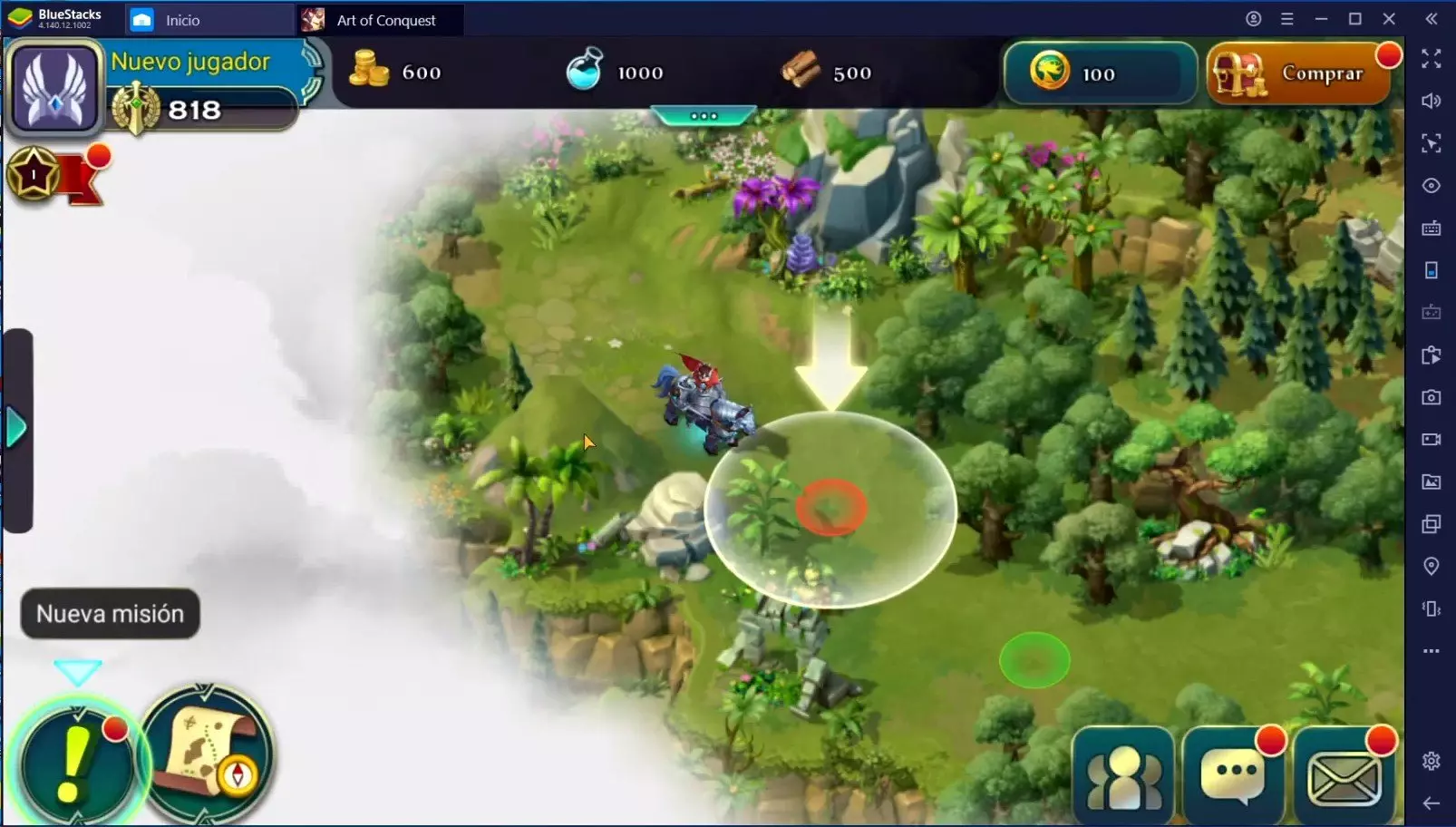The image size is (1456, 827).
Task: Open the mail envelope inbox
Action: [1344, 776]
